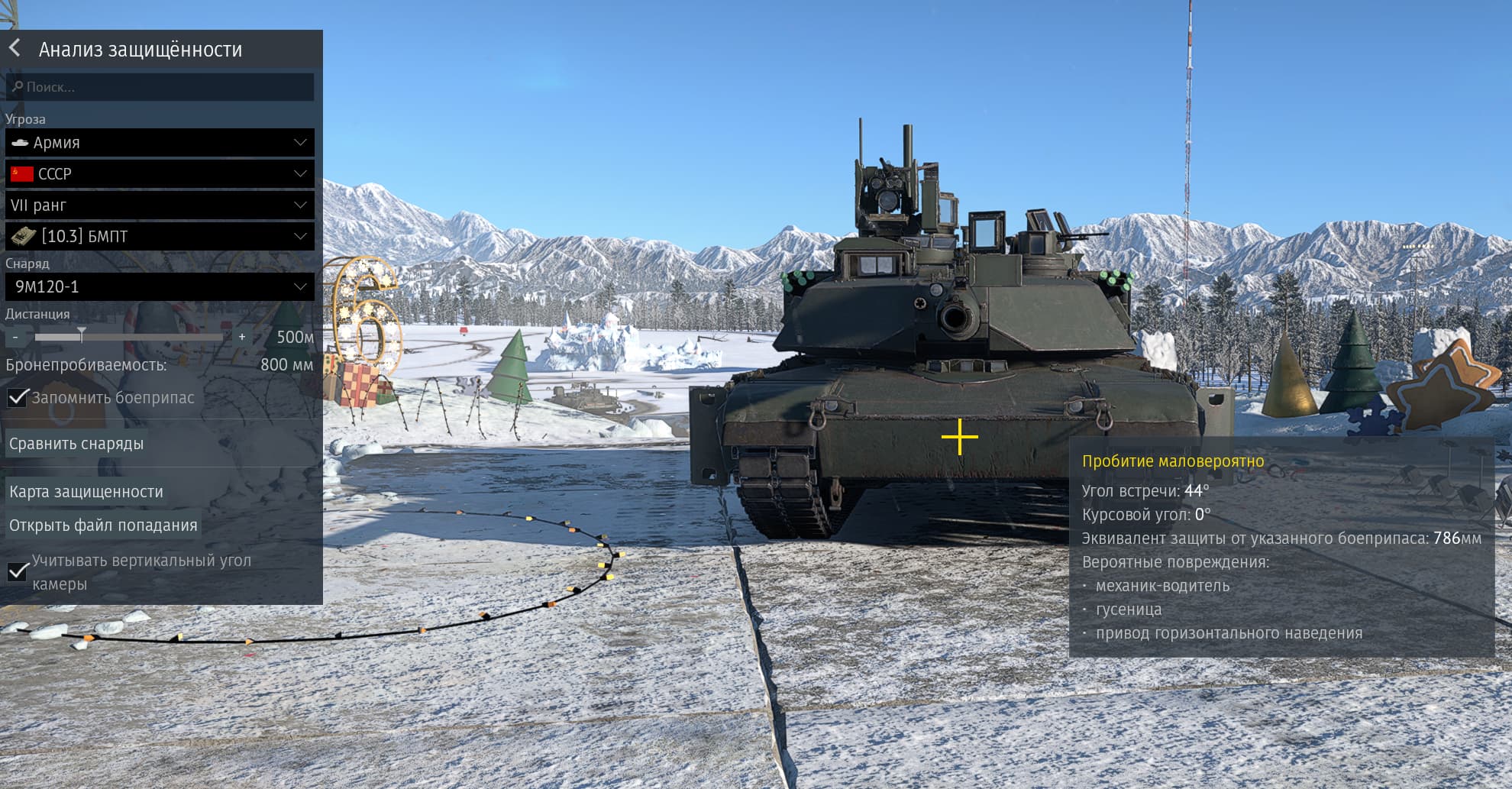Screen dimensions: 1512x789
Task: Expand the VII ранг rank dropdown
Action: [x=160, y=205]
